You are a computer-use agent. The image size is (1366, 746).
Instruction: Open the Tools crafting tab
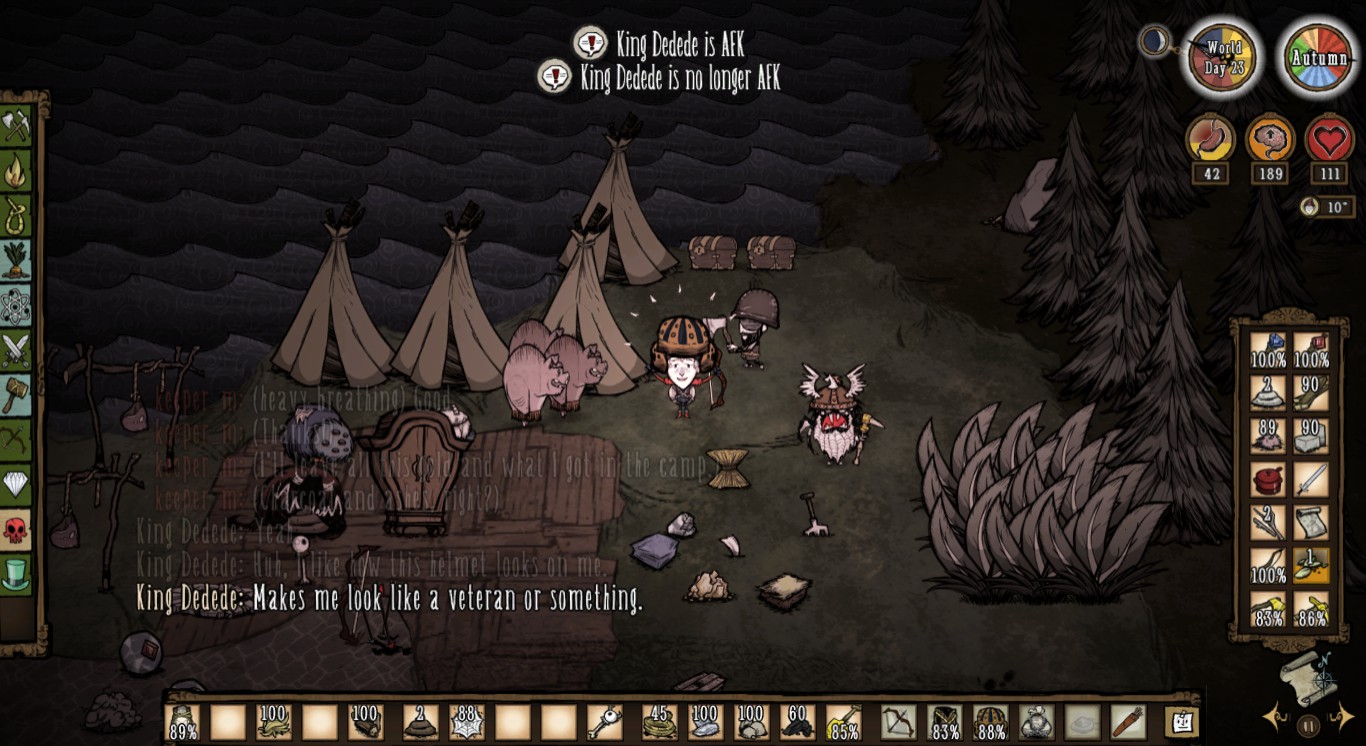16,125
